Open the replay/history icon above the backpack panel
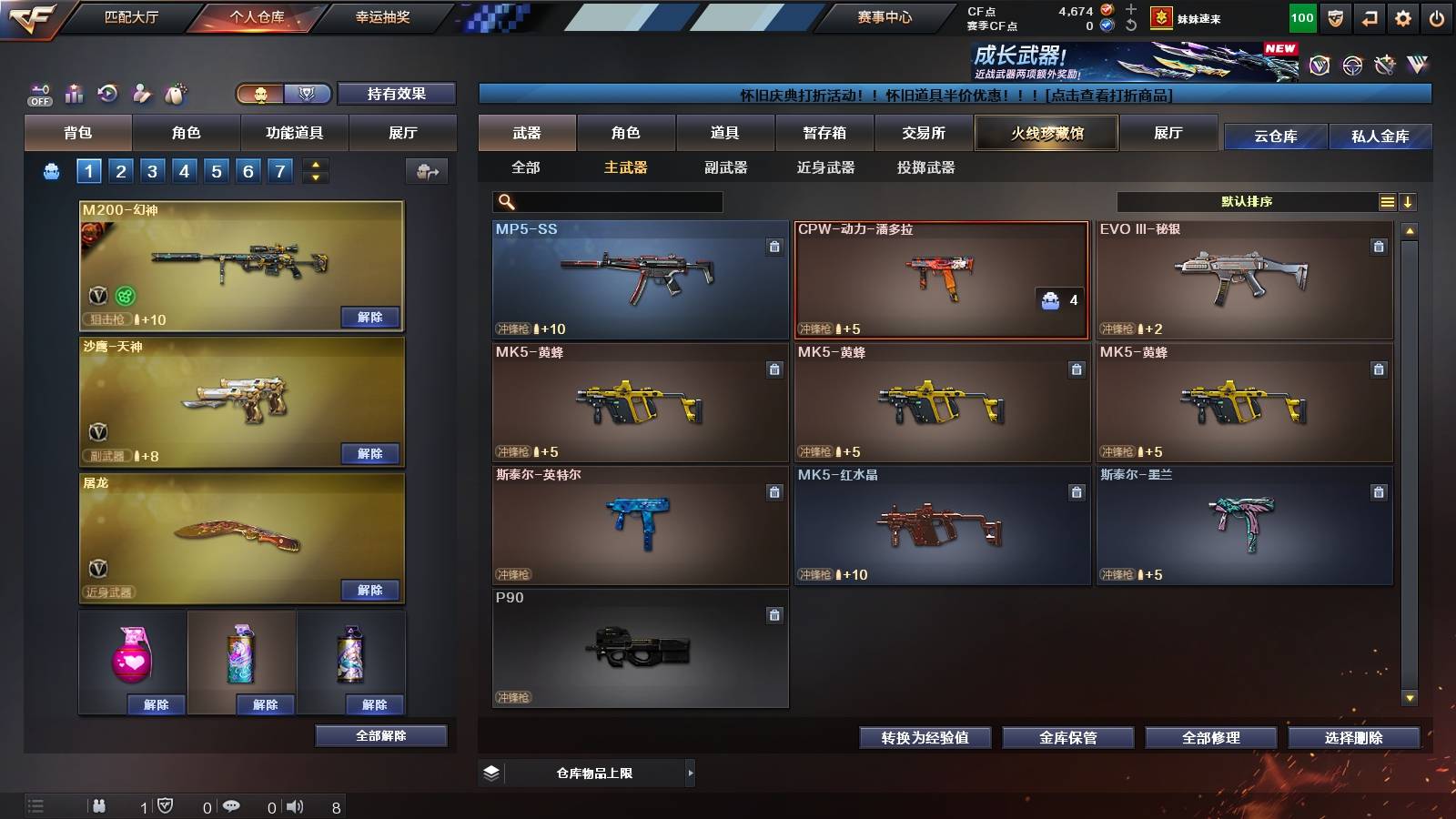This screenshot has width=1456, height=819. (x=106, y=92)
